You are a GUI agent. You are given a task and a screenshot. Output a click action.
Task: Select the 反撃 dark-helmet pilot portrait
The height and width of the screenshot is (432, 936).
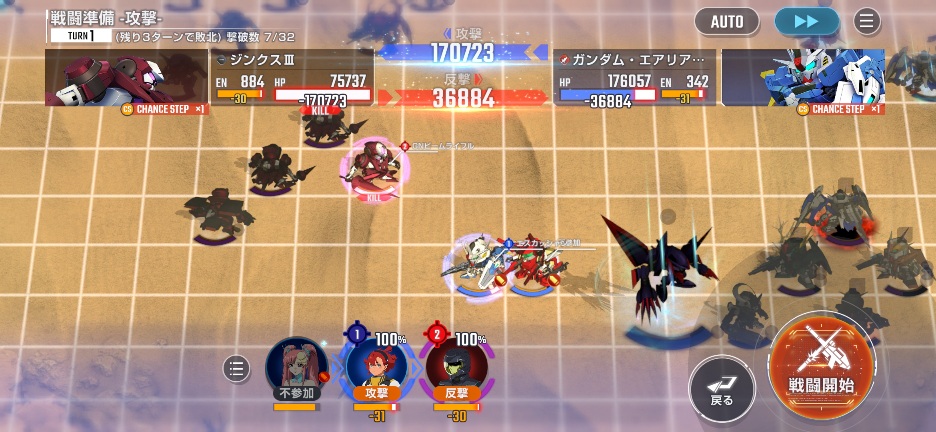(456, 367)
